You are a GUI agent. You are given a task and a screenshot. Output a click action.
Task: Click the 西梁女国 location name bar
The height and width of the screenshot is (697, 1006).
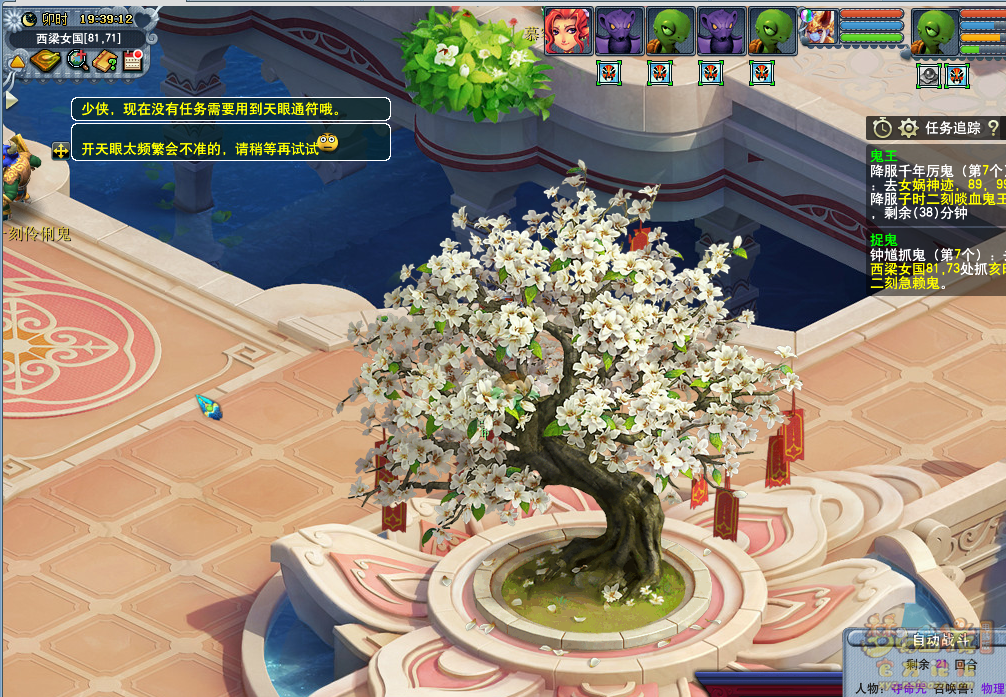(78, 38)
